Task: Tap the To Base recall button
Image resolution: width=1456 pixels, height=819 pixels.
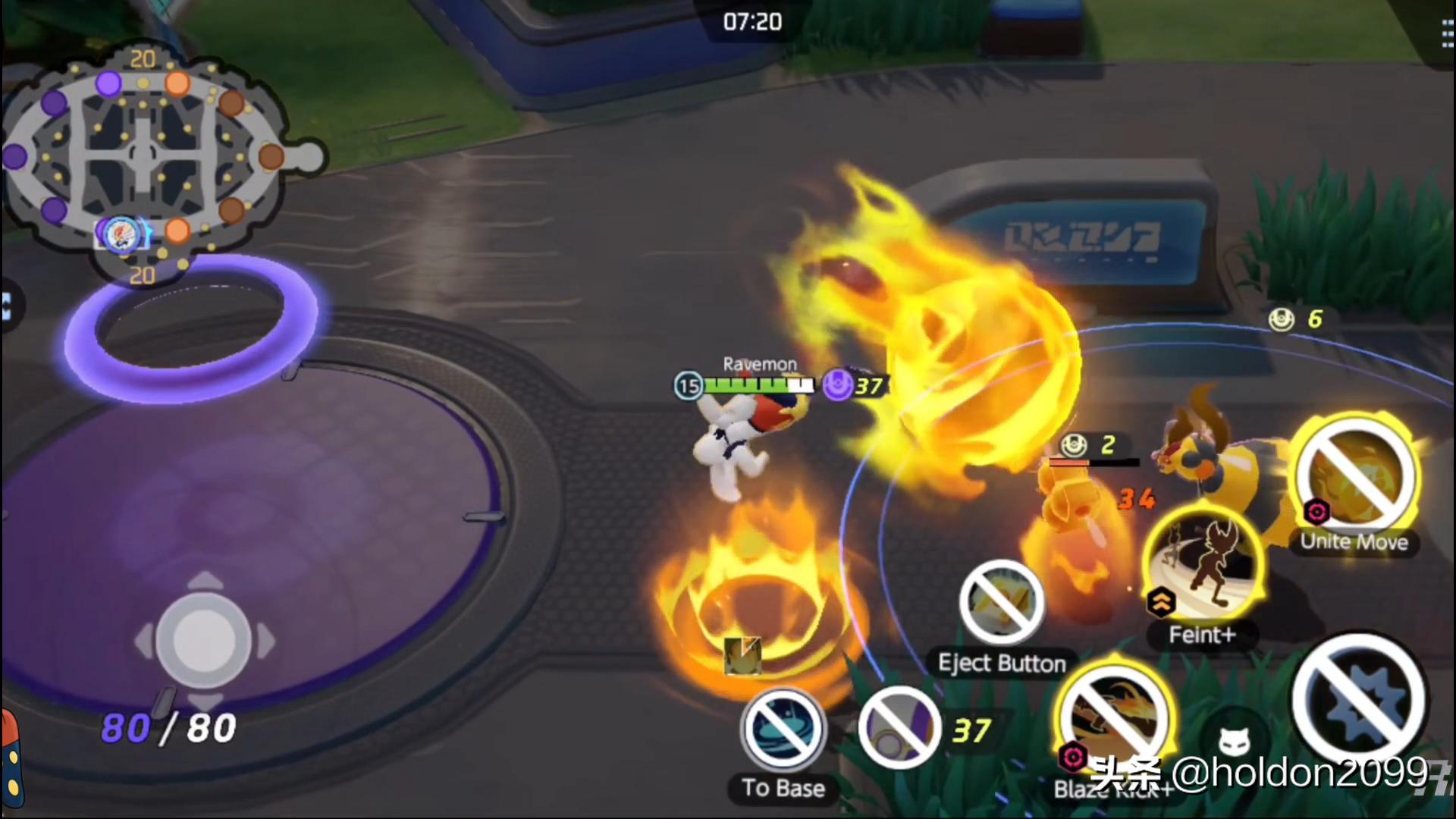Action: click(783, 730)
